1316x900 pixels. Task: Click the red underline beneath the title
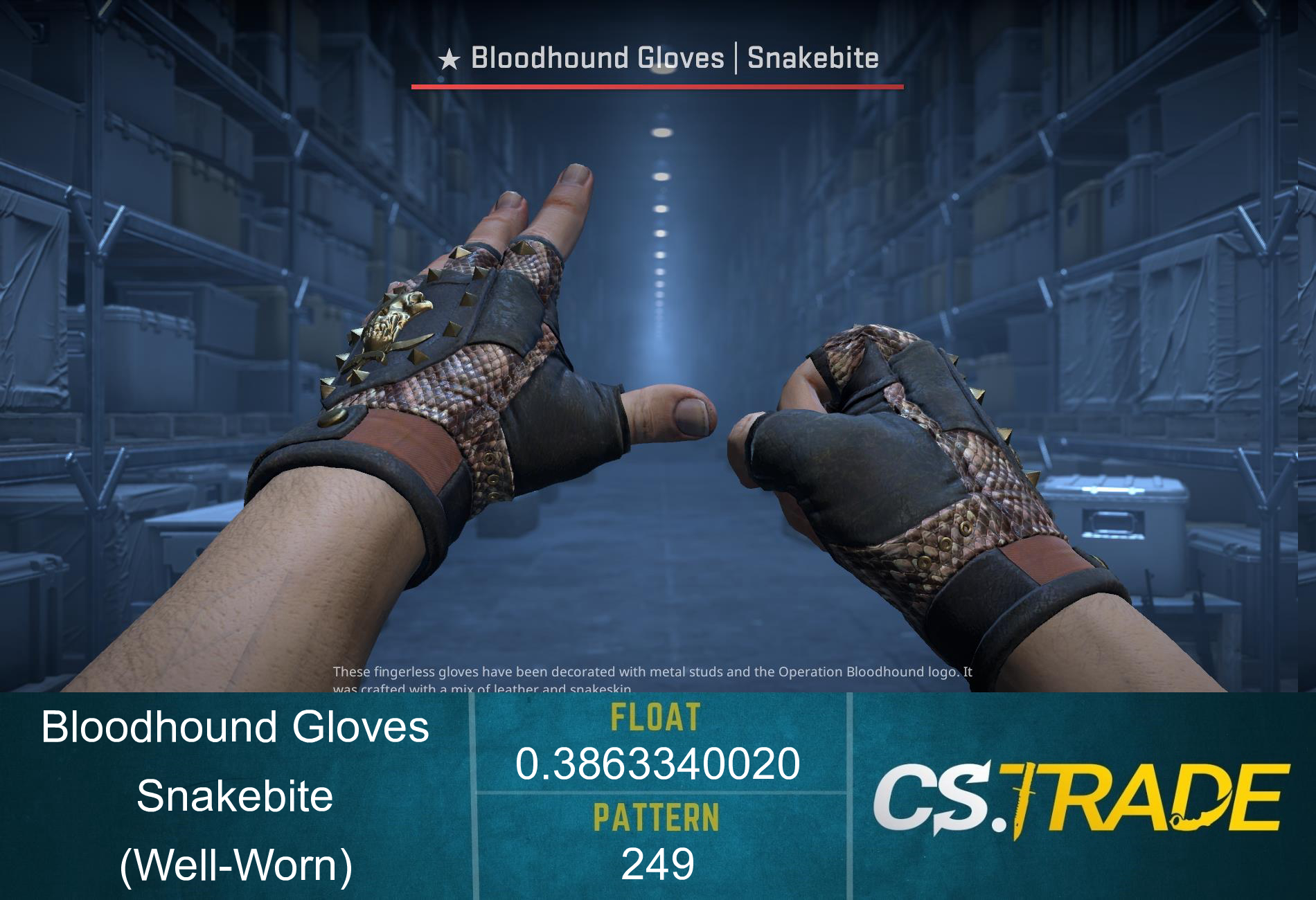658,87
